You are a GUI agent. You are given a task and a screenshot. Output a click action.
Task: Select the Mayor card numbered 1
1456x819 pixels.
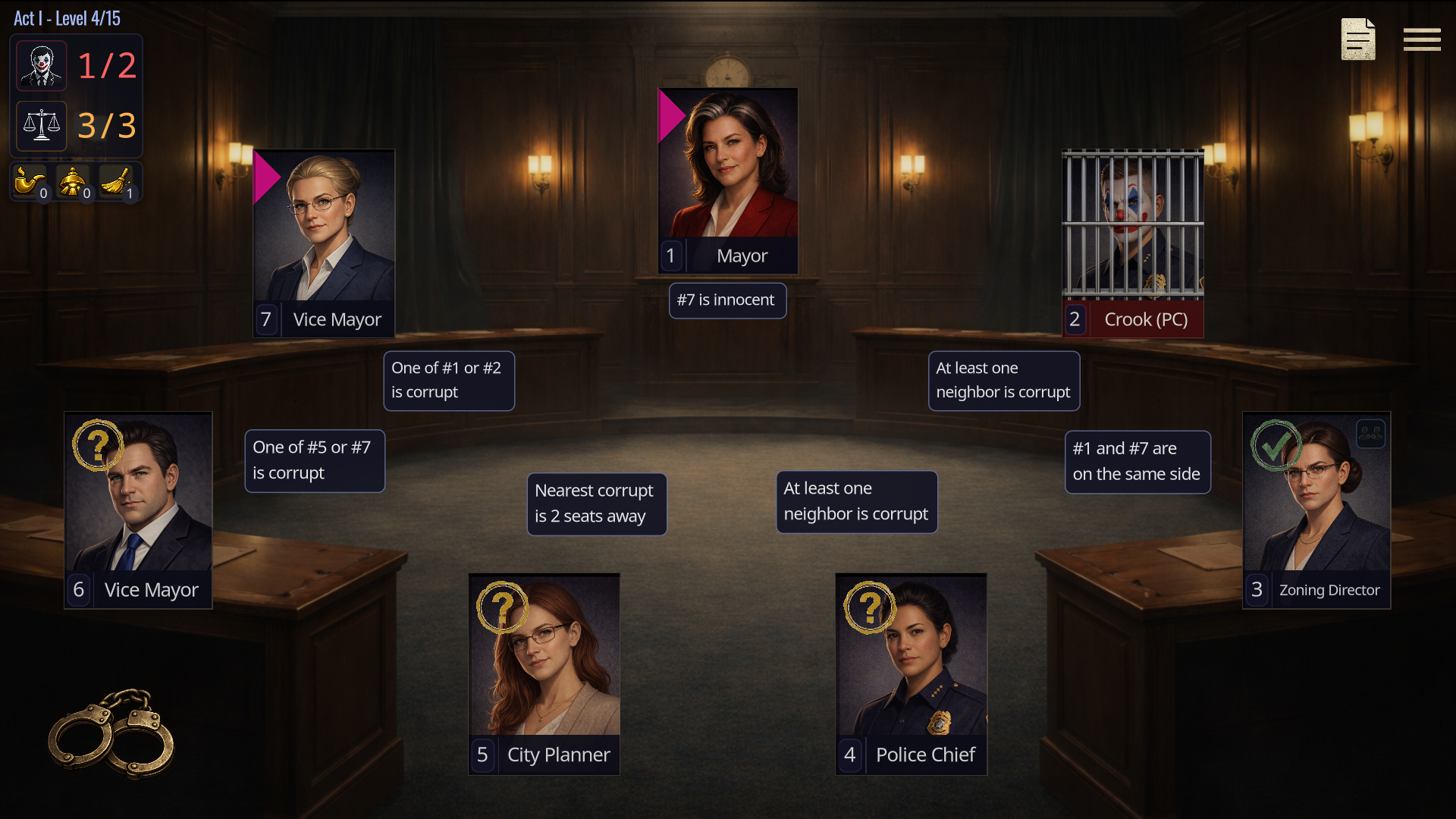coord(727,180)
